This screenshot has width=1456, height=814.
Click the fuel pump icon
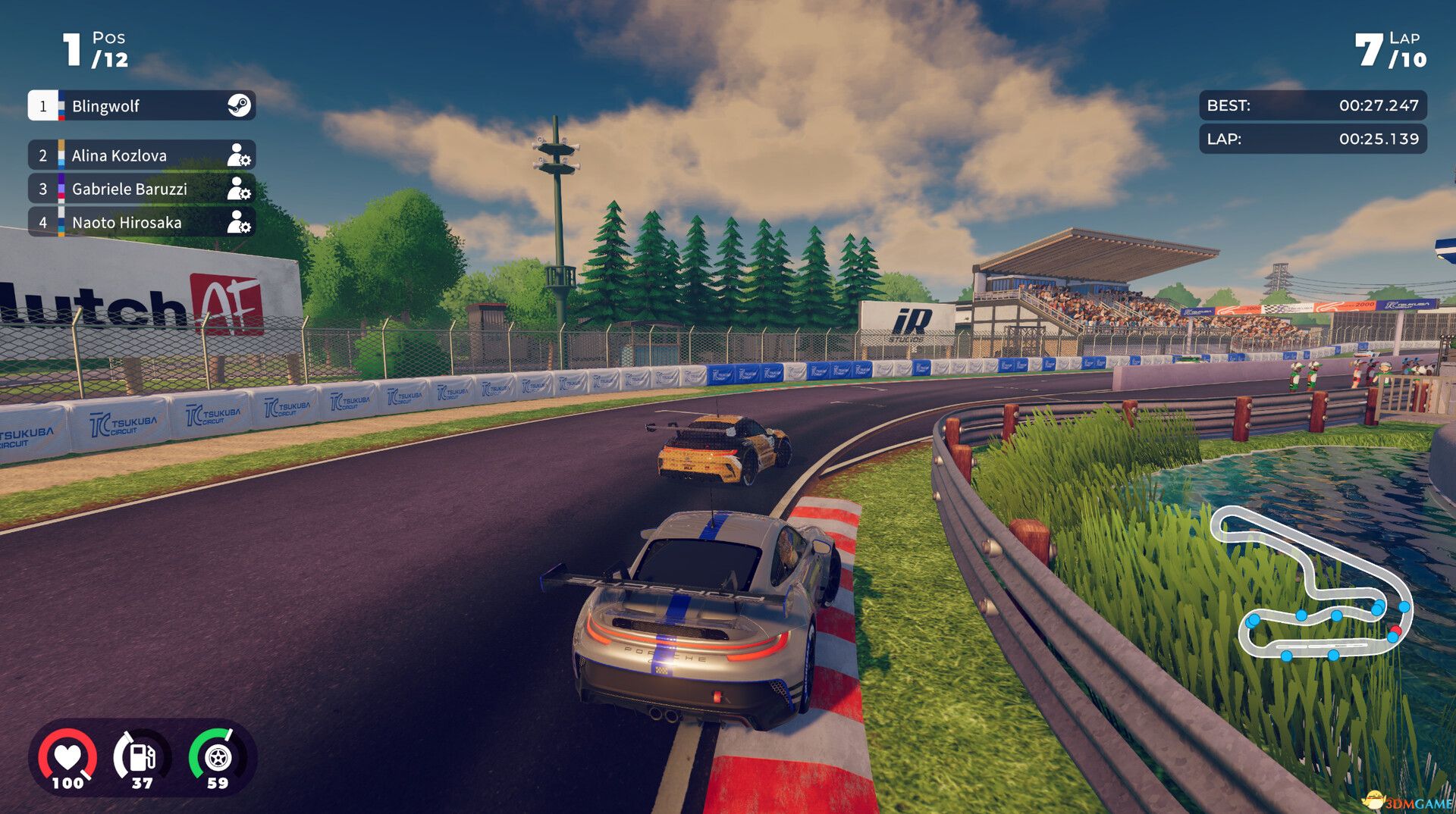click(140, 755)
